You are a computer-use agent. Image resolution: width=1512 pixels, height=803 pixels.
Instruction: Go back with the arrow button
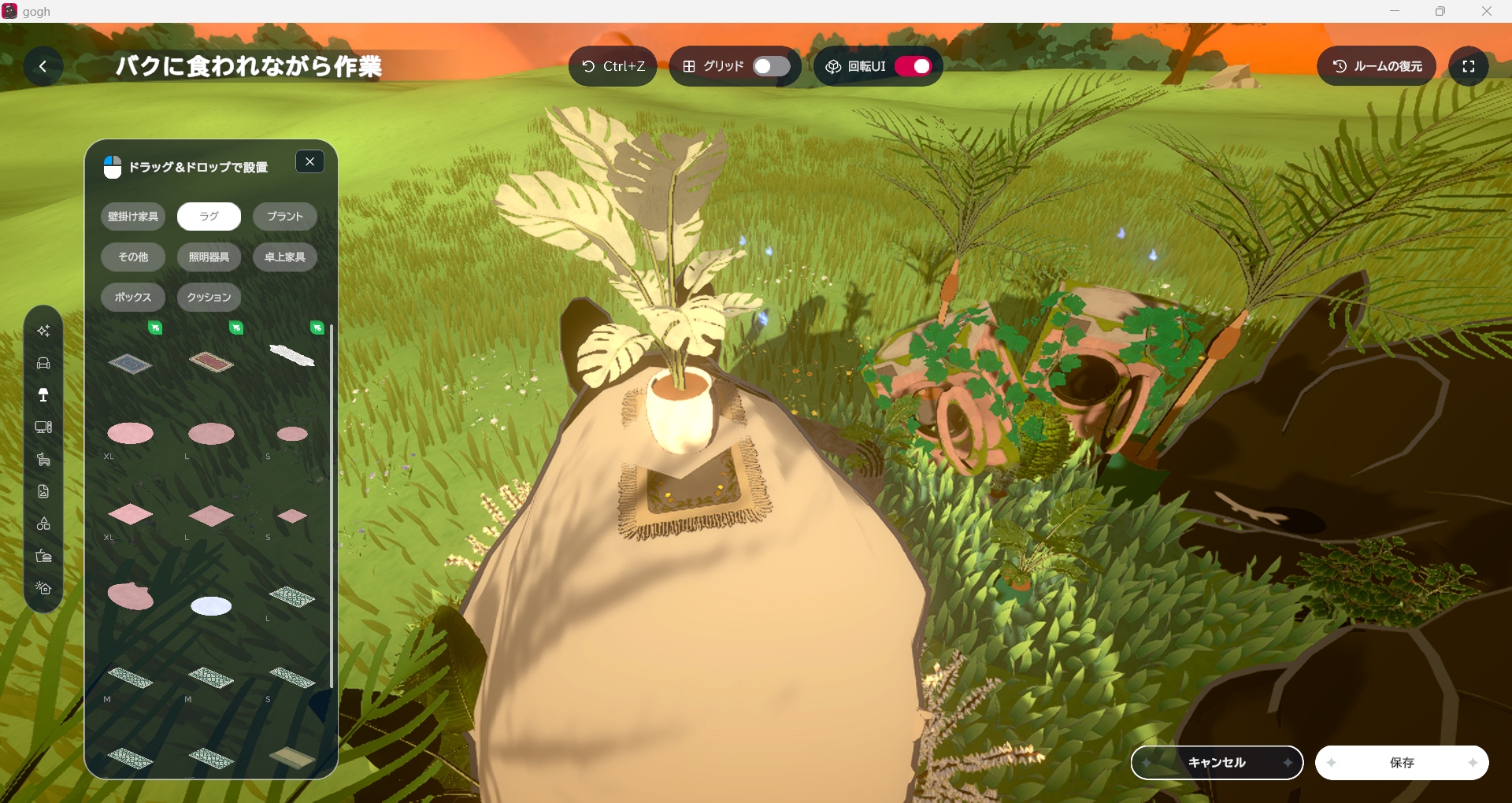[x=43, y=66]
